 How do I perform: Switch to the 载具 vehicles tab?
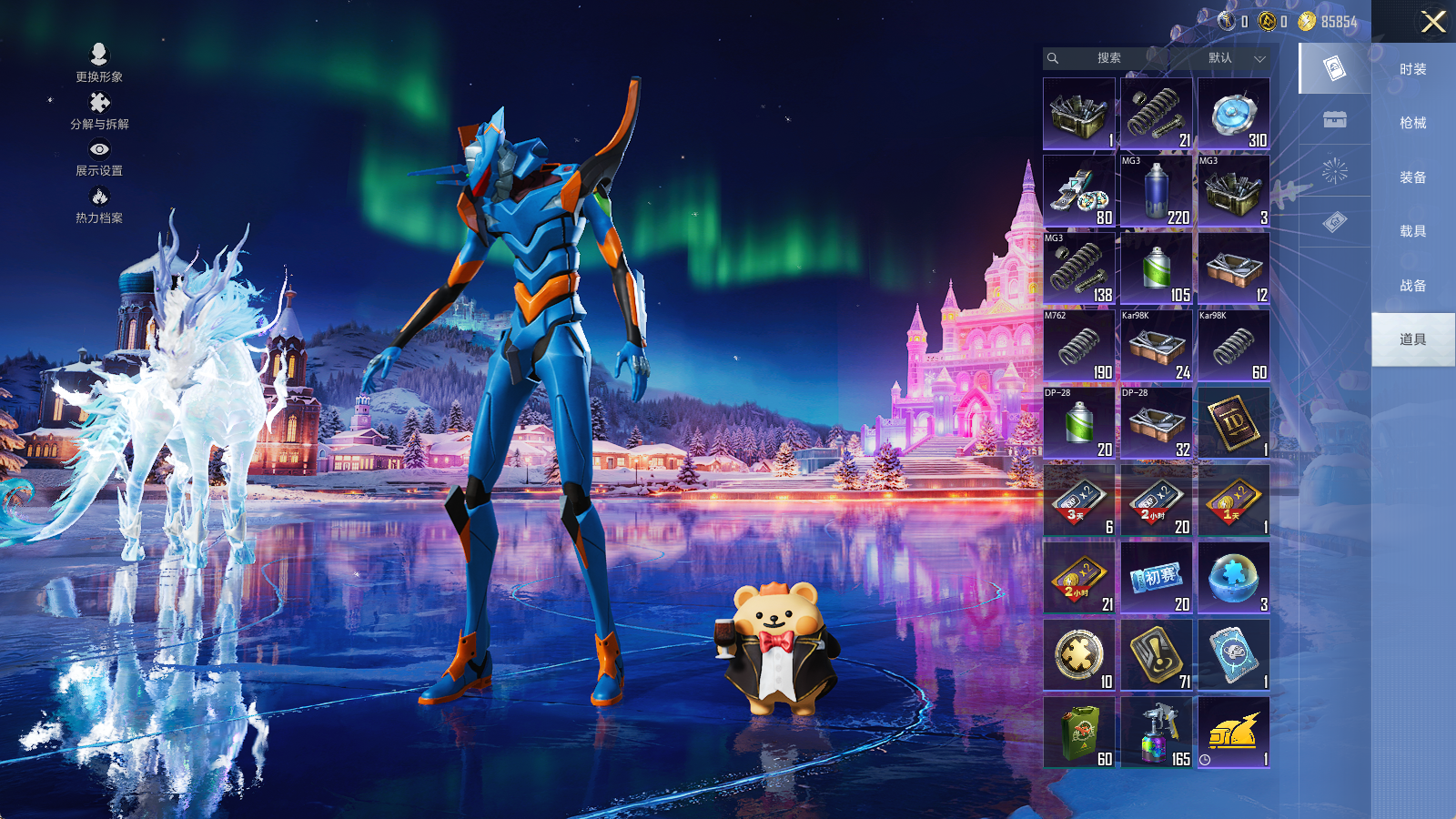1412,231
